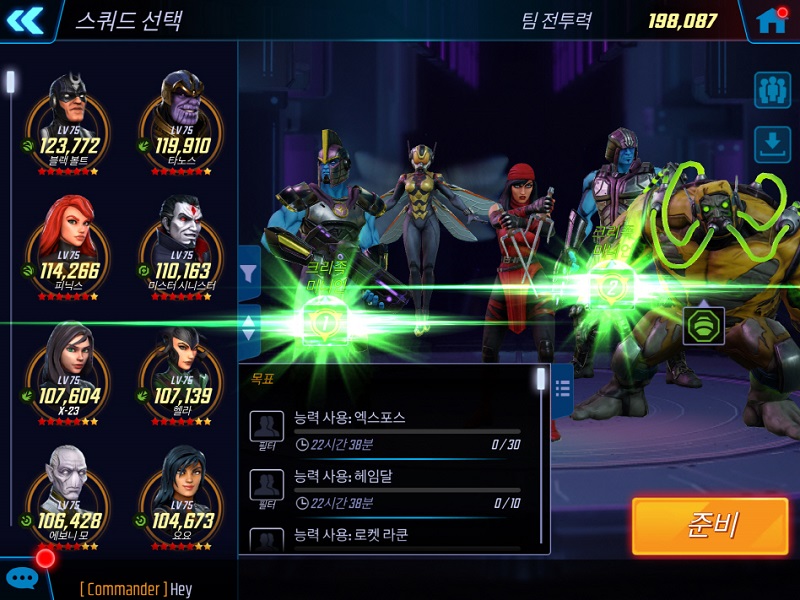Select Mister Sinister (미스터 시니스터) portrait
800x600 pixels.
point(182,235)
